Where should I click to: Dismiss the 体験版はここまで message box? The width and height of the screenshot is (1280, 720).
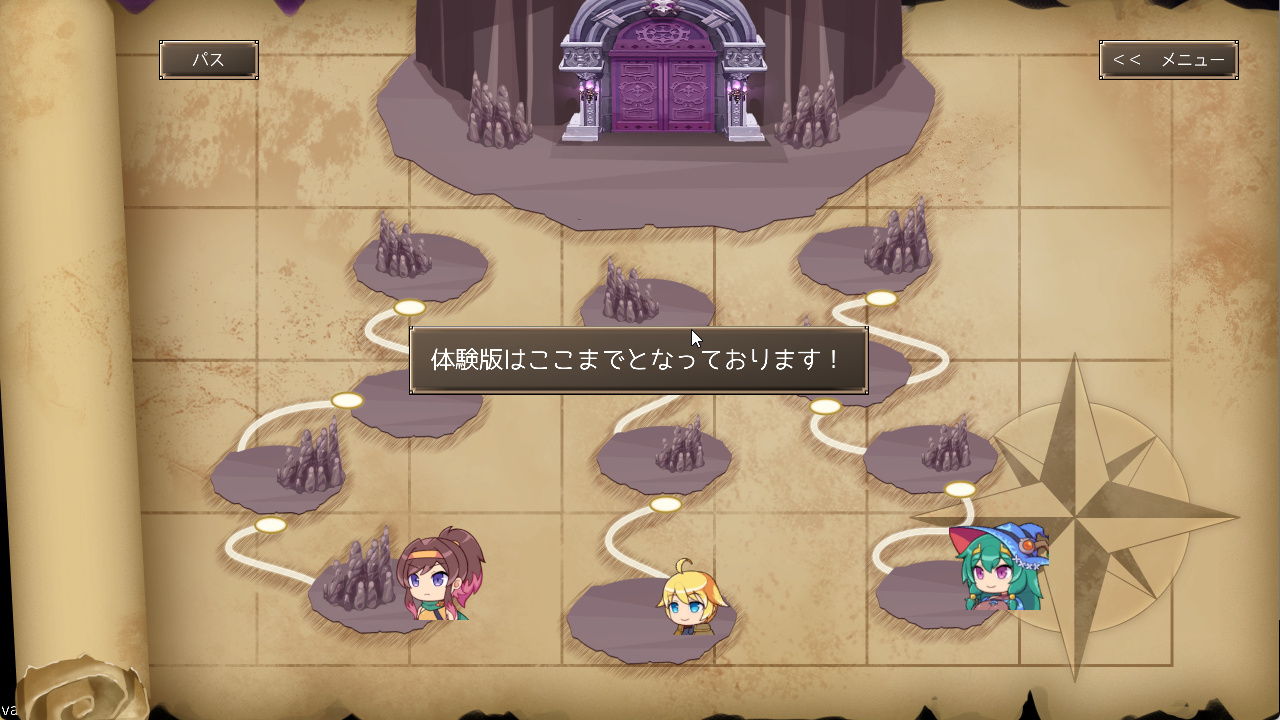point(638,360)
